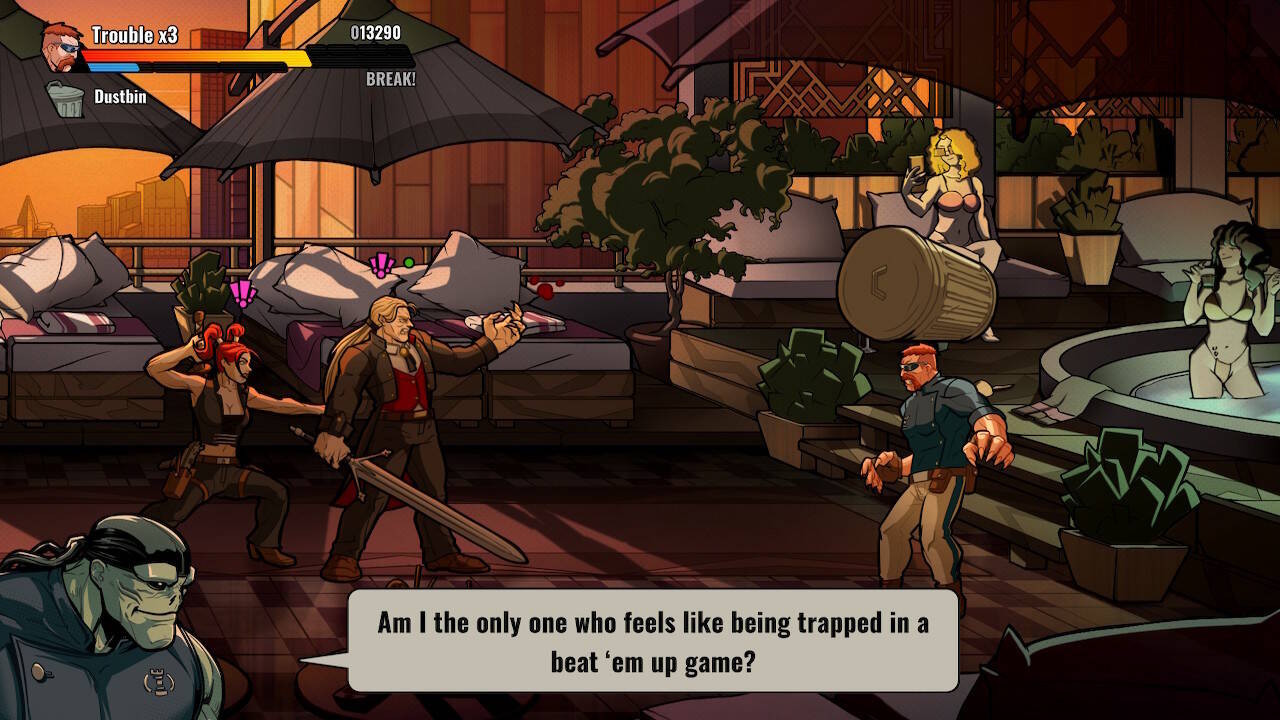
Task: Click the Trouble player portrait
Action: coord(62,44)
